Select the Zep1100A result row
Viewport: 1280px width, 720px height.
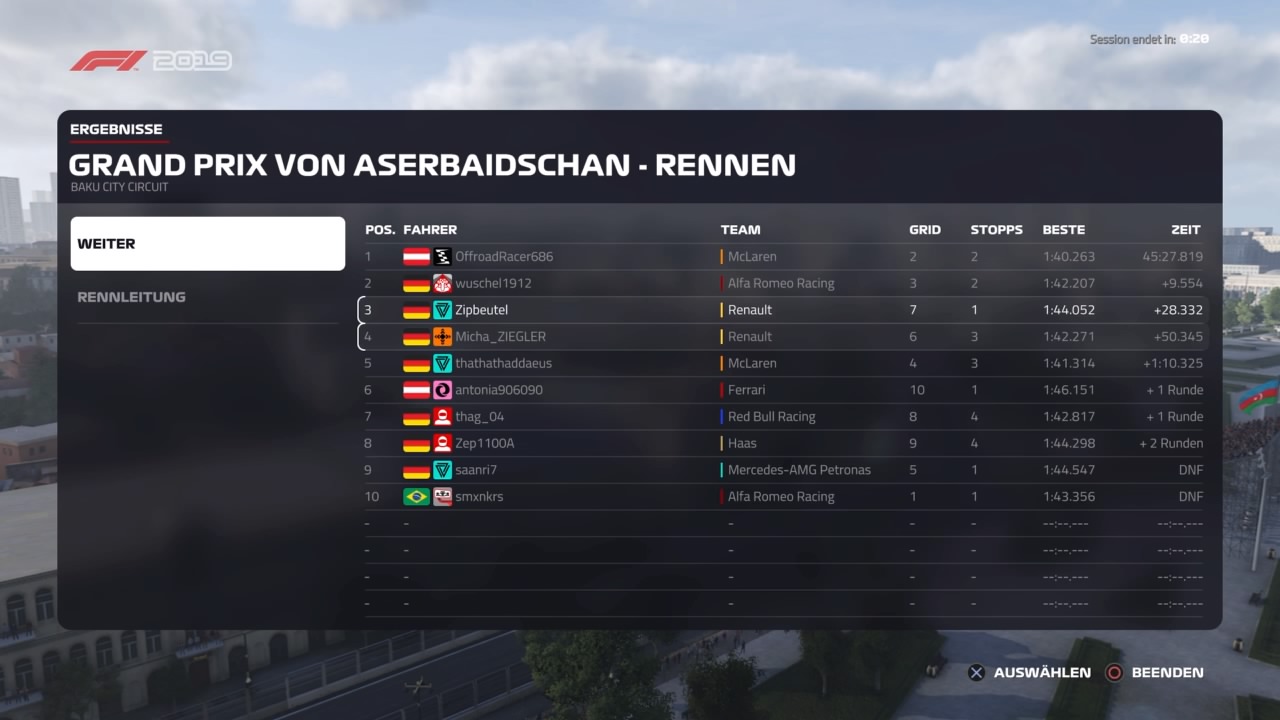(783, 443)
